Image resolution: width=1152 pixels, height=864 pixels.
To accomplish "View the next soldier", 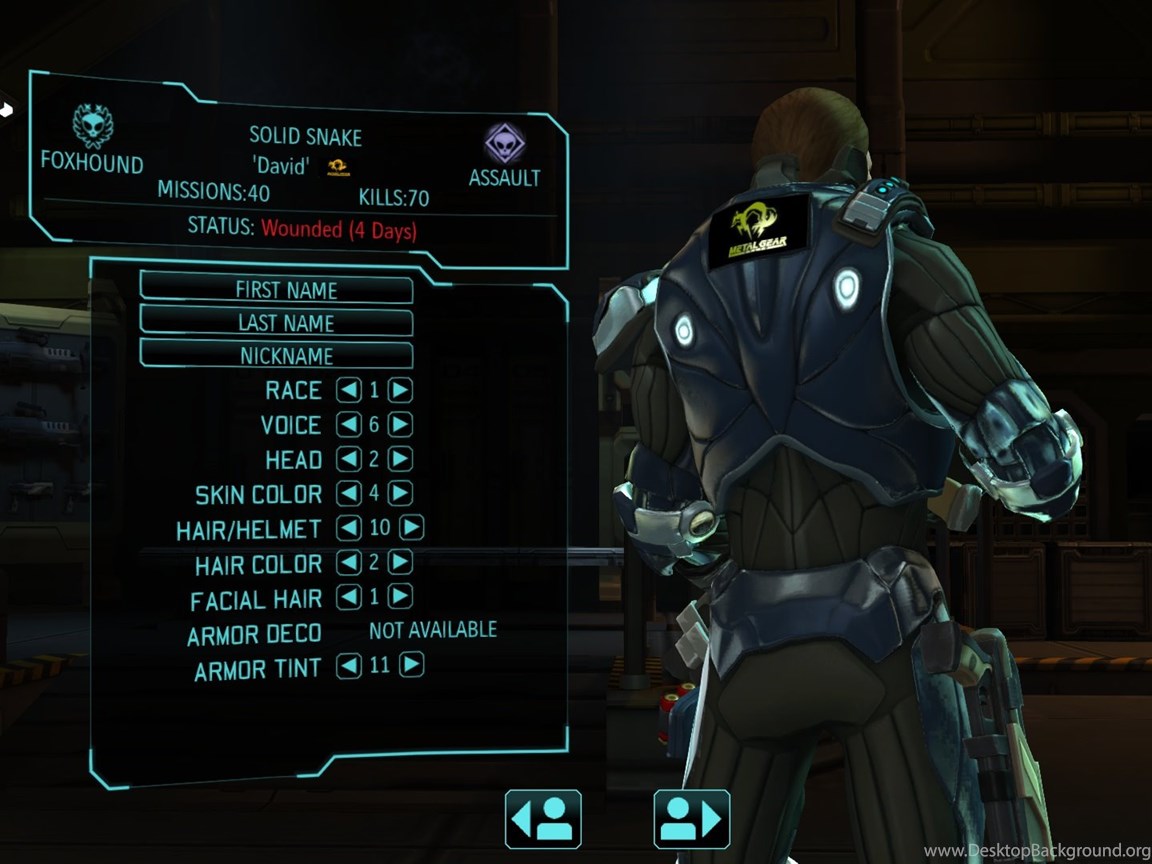I will tap(692, 819).
